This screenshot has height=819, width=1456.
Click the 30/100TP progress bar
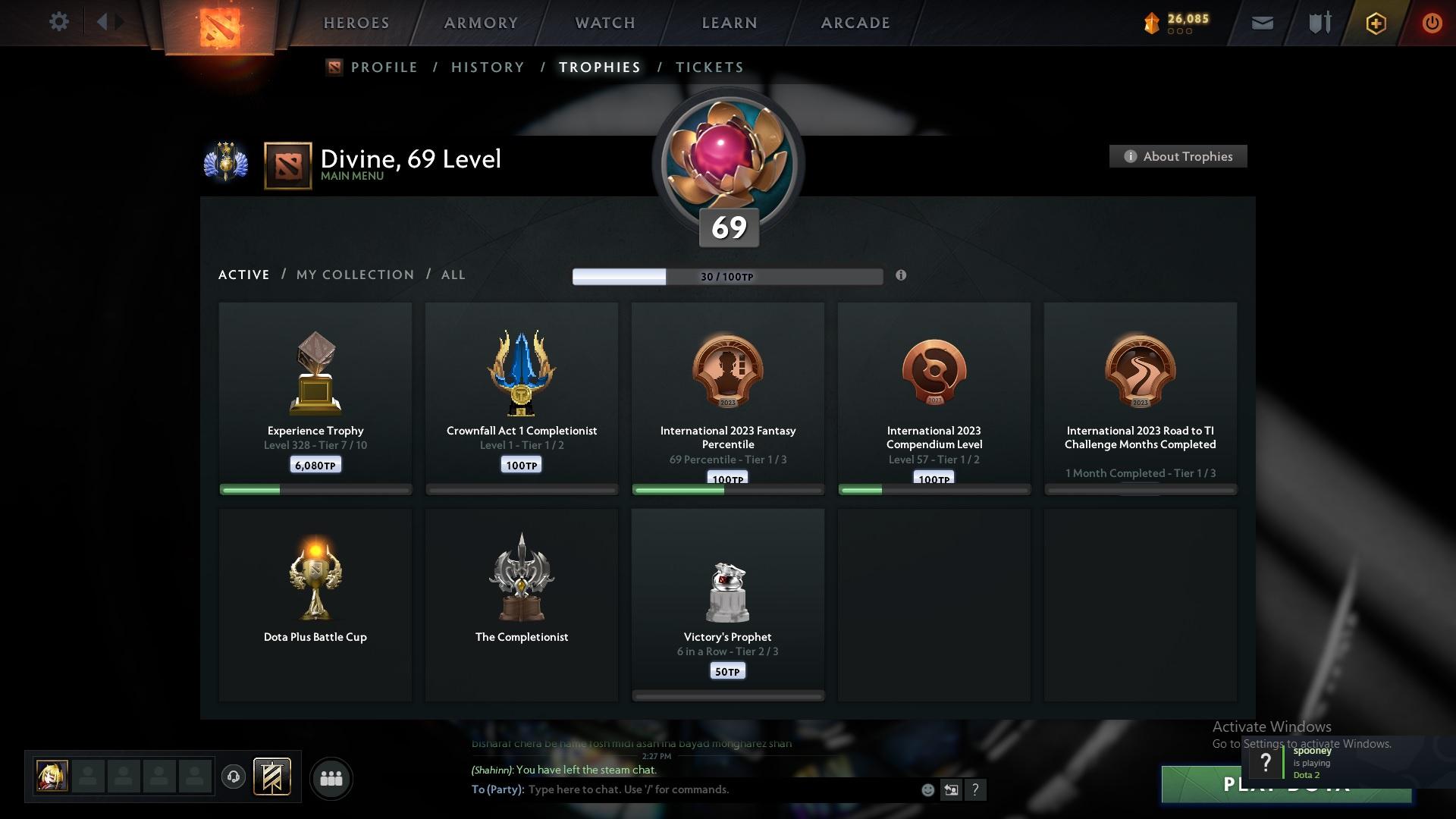[728, 276]
